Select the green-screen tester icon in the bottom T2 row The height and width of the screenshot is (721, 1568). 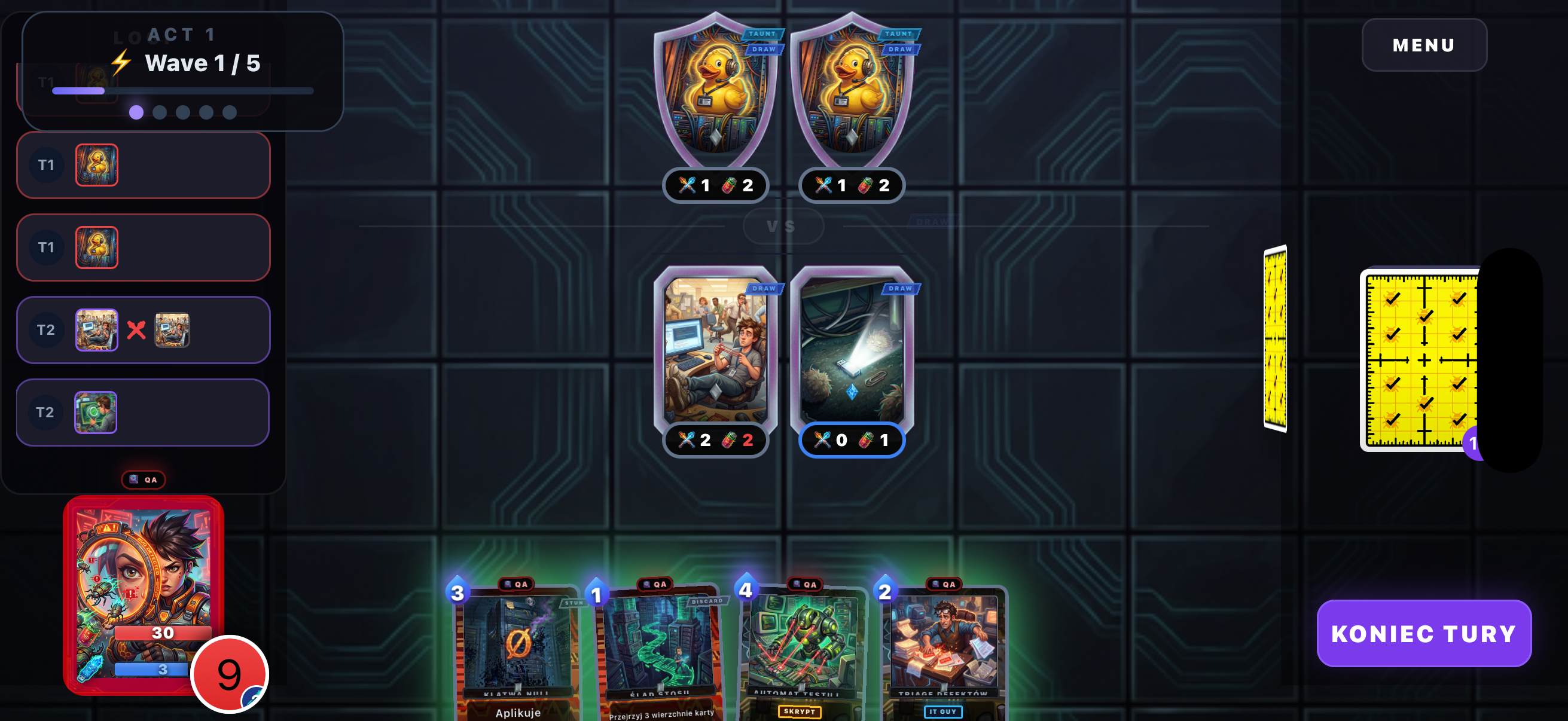(96, 413)
